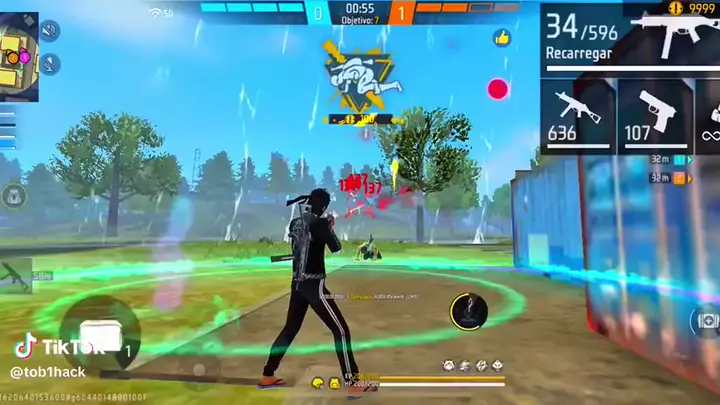Switch to the rifle with 636 ammo
Viewport: 720px width, 405px height.
coord(575,113)
